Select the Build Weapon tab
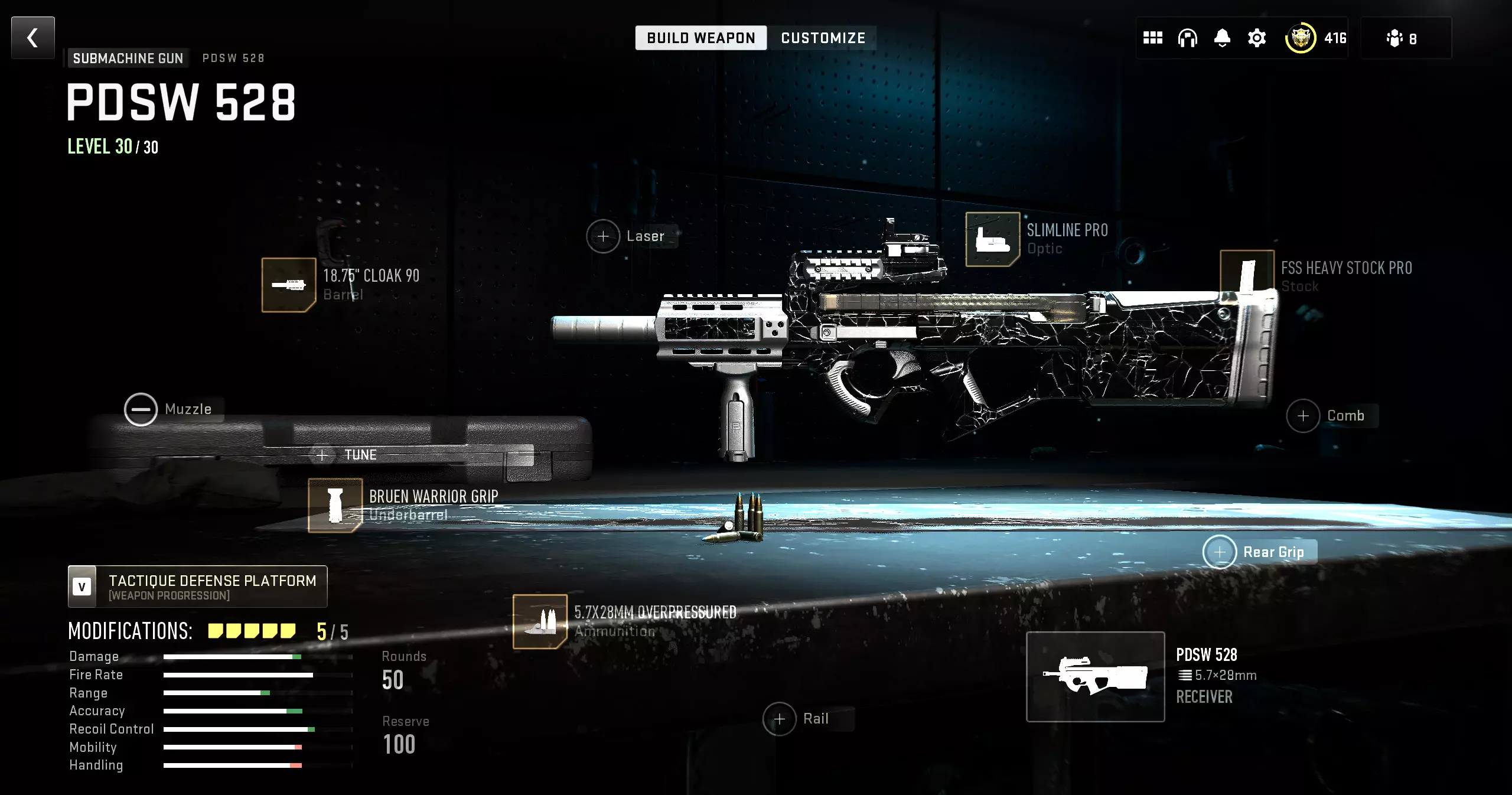The width and height of the screenshot is (1512, 795). coord(700,38)
